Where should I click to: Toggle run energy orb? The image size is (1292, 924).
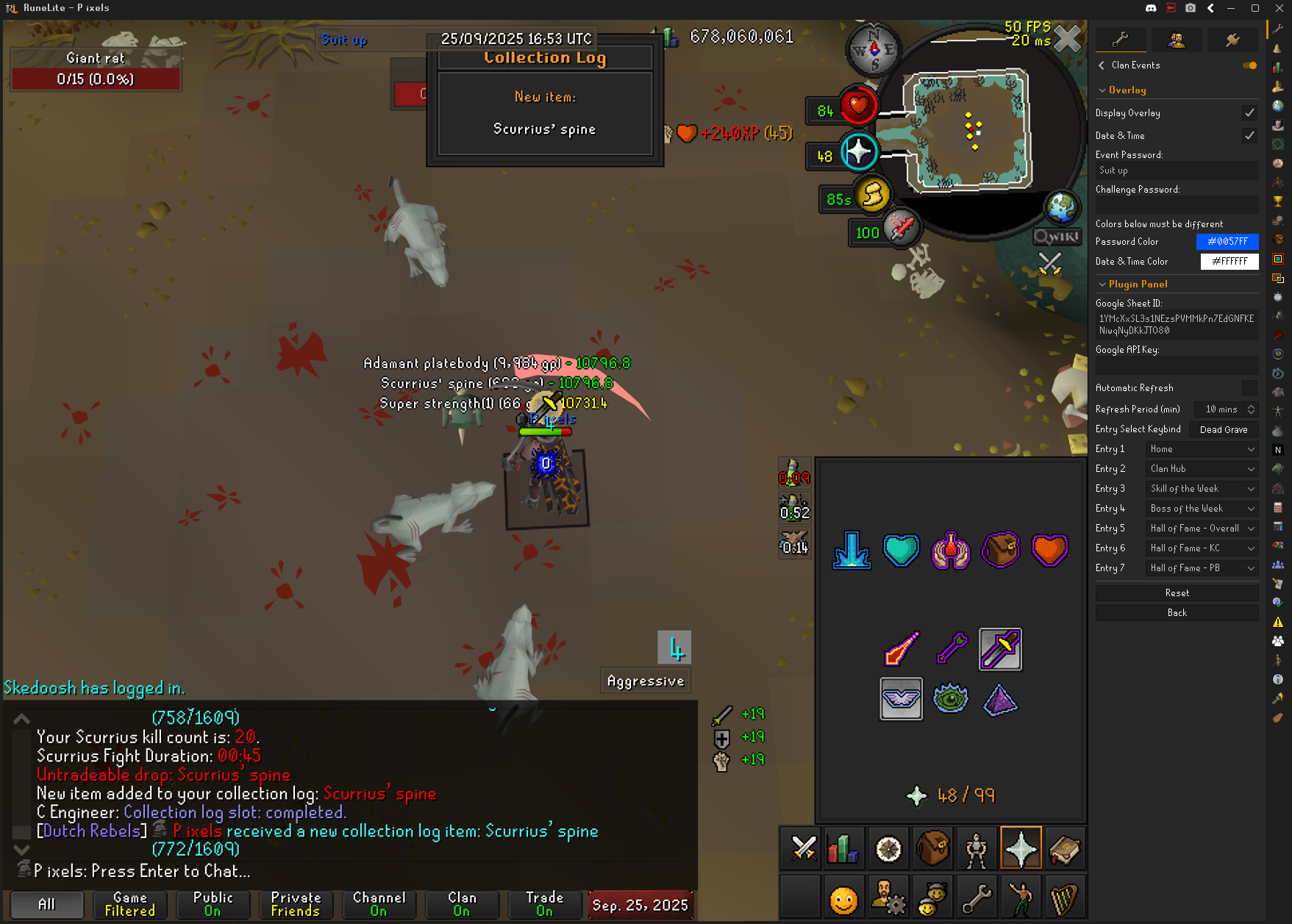[x=873, y=196]
